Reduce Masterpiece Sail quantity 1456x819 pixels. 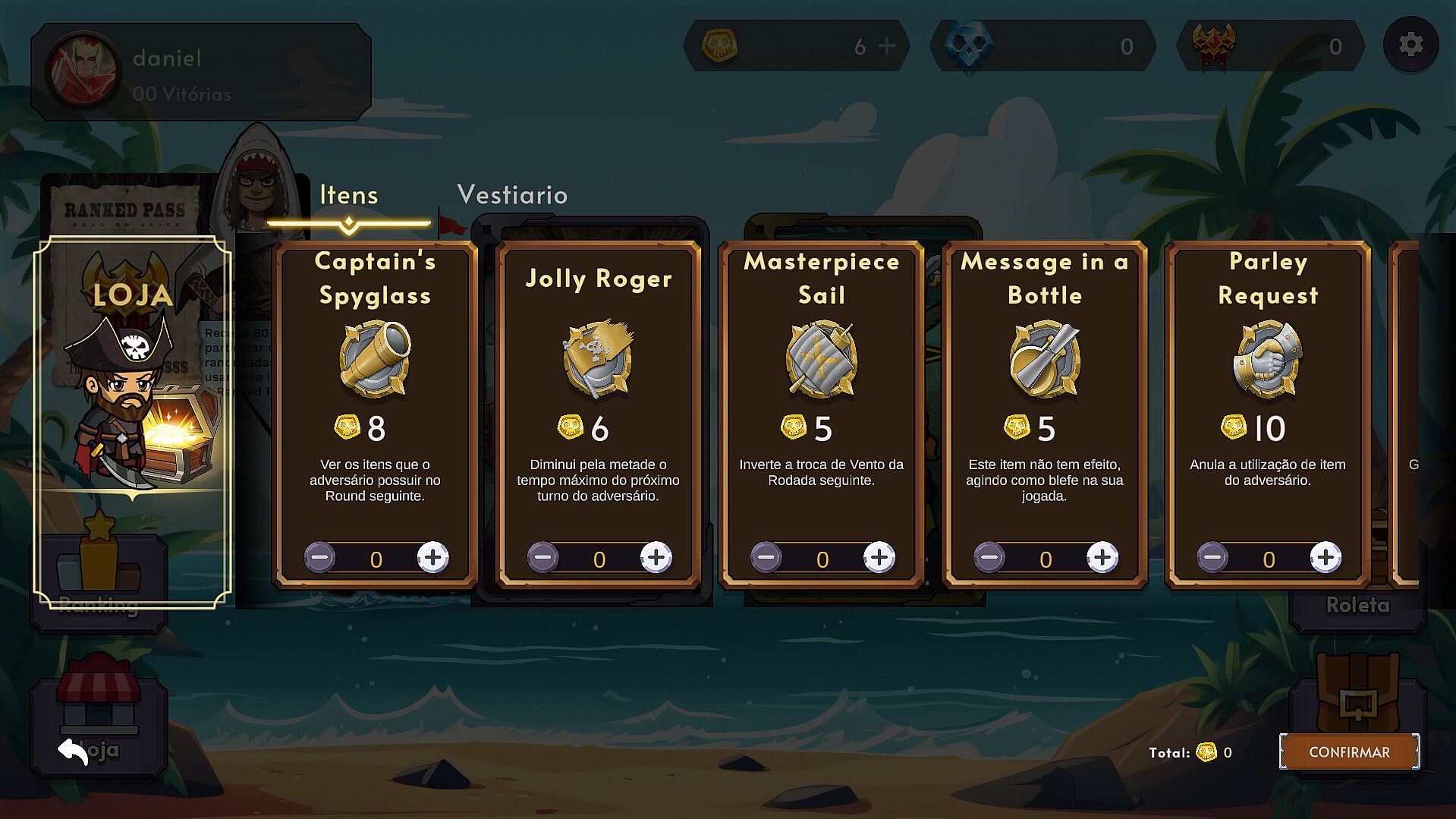click(x=766, y=558)
